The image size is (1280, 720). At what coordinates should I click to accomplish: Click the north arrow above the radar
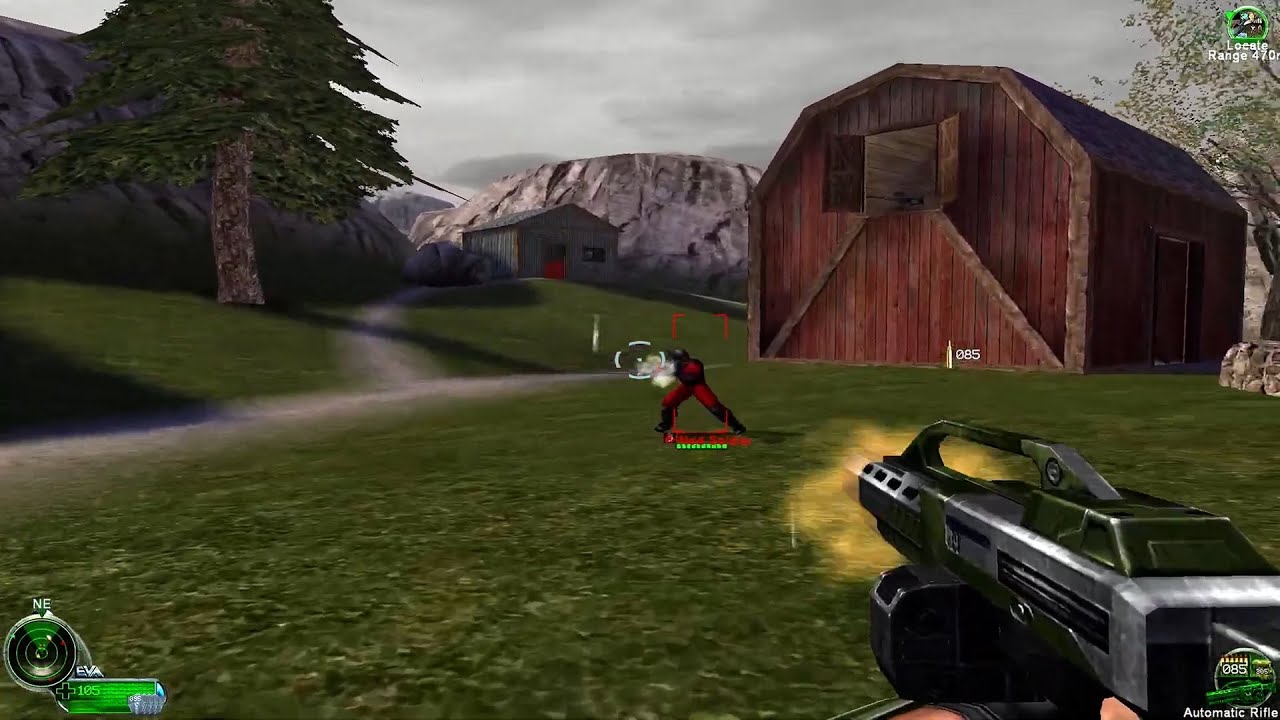click(x=41, y=612)
